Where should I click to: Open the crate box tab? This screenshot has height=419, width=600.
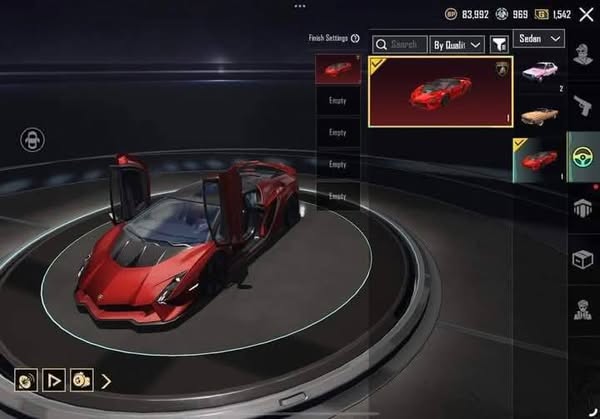(582, 257)
